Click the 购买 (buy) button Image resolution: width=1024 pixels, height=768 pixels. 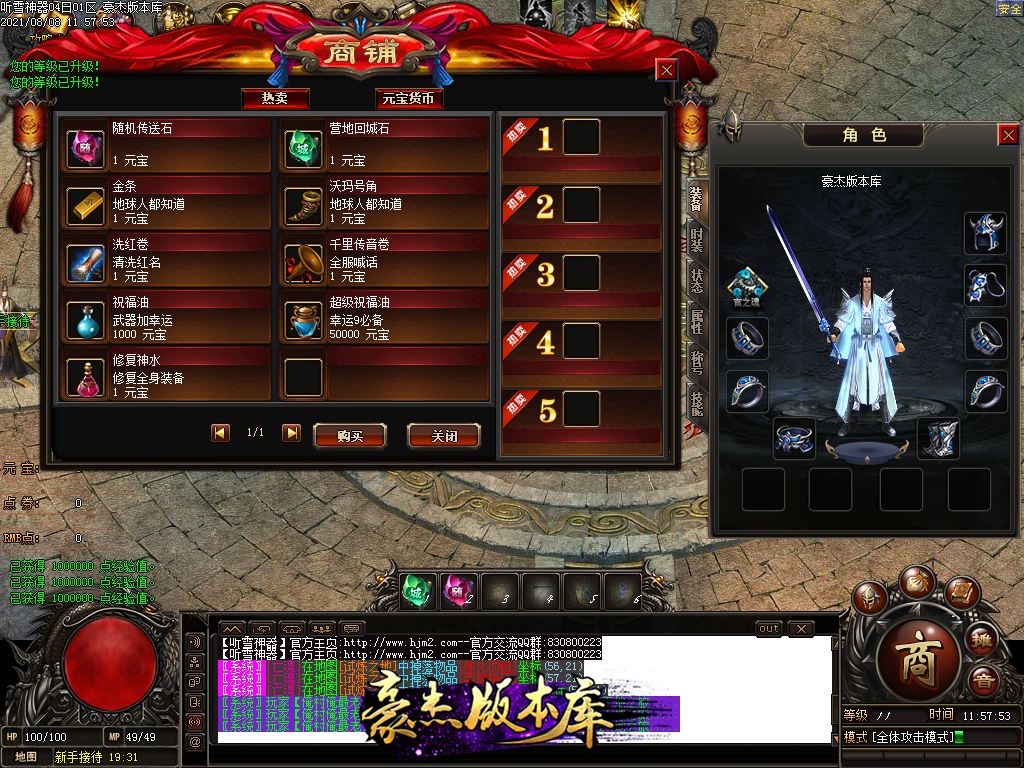[349, 436]
